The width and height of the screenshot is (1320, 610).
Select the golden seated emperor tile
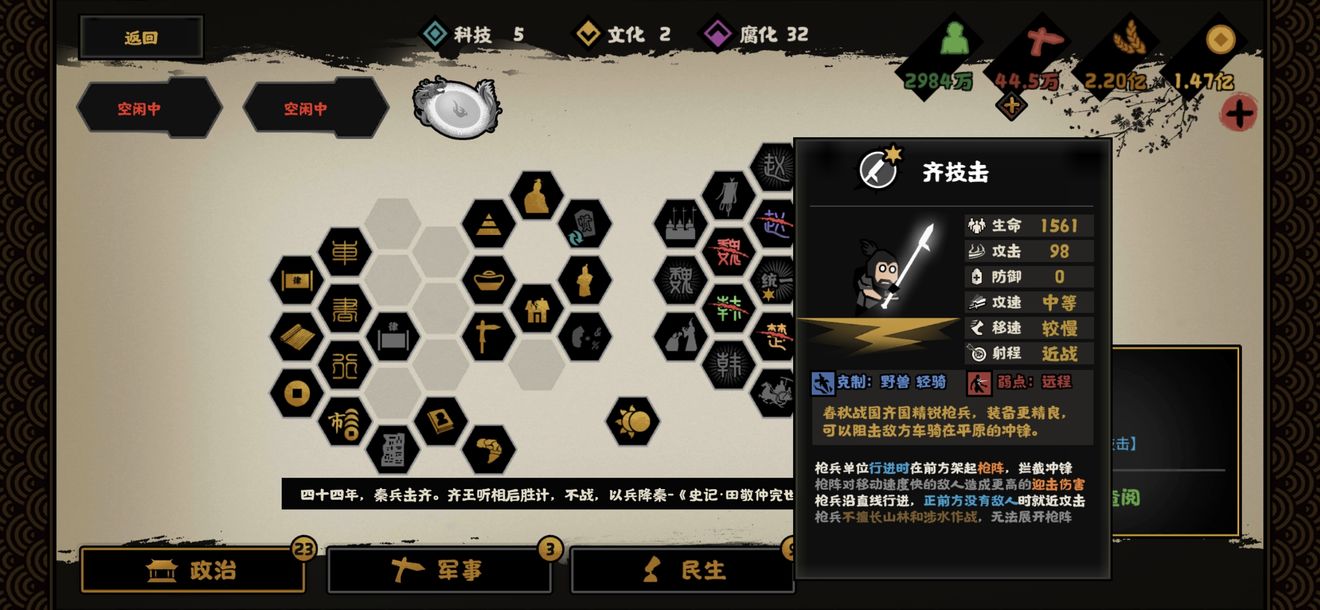pyautogui.click(x=537, y=195)
